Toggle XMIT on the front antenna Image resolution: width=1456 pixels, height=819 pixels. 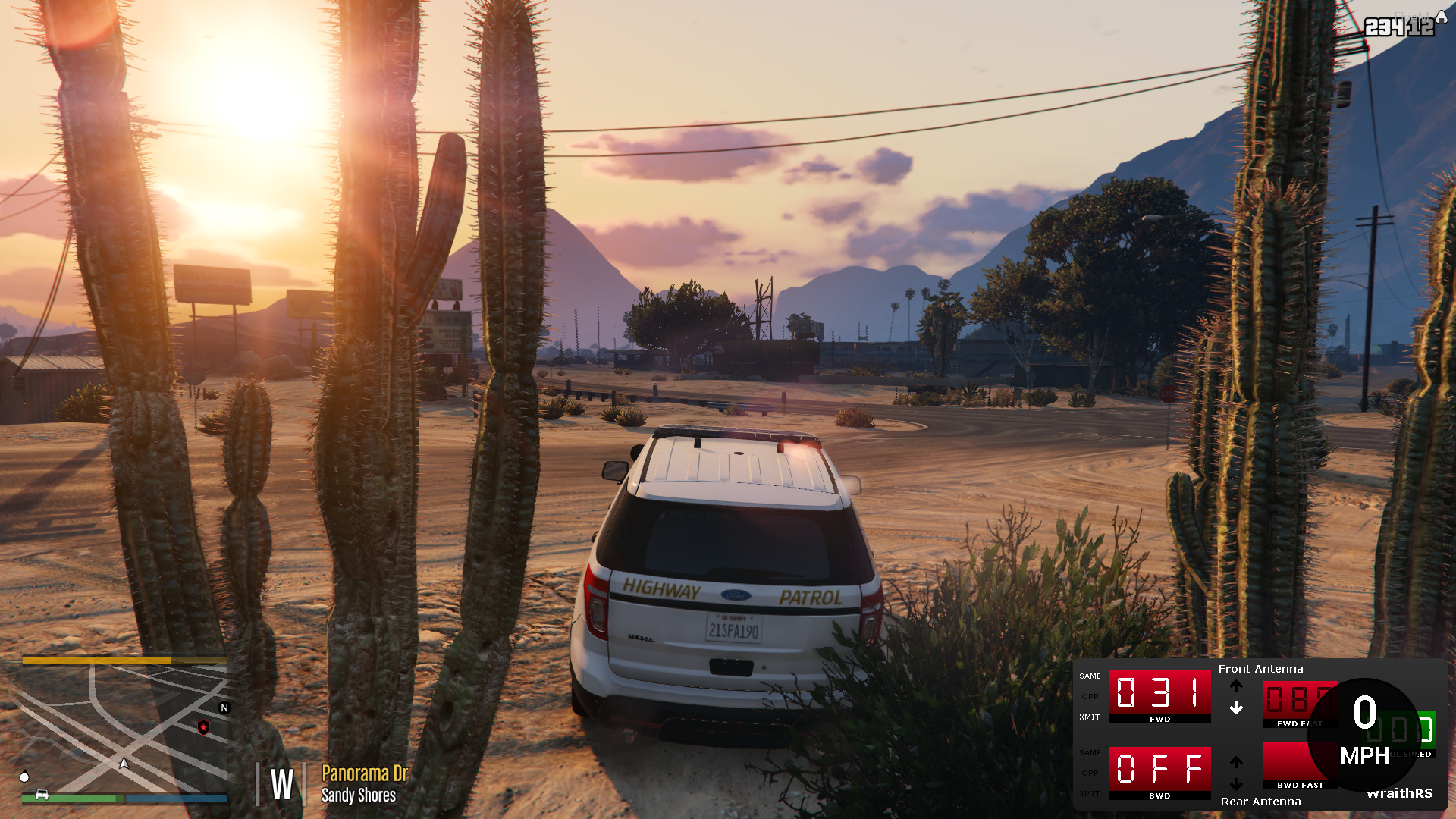tap(1089, 716)
